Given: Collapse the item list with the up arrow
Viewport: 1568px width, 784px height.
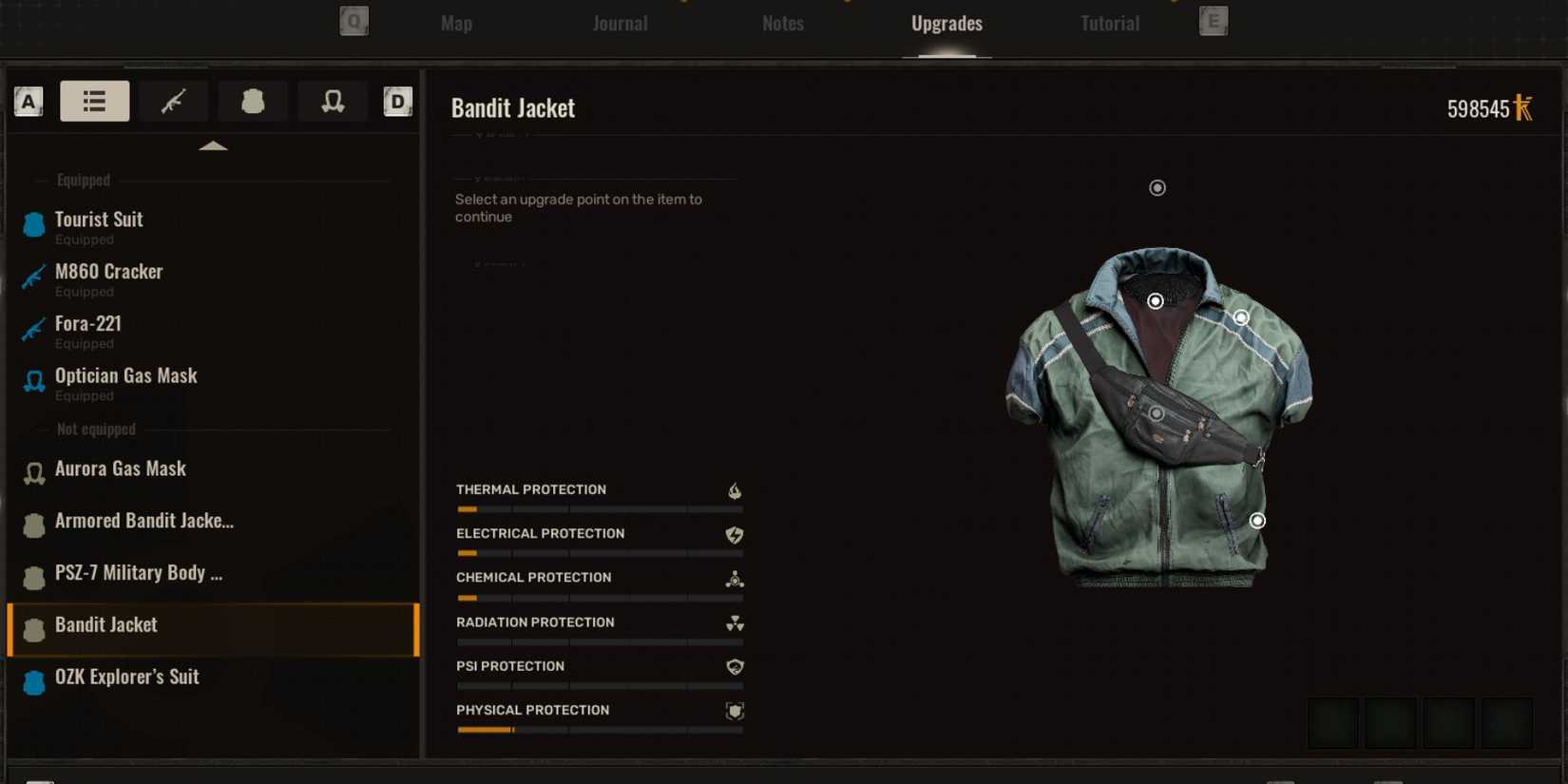Looking at the screenshot, I should click(213, 144).
